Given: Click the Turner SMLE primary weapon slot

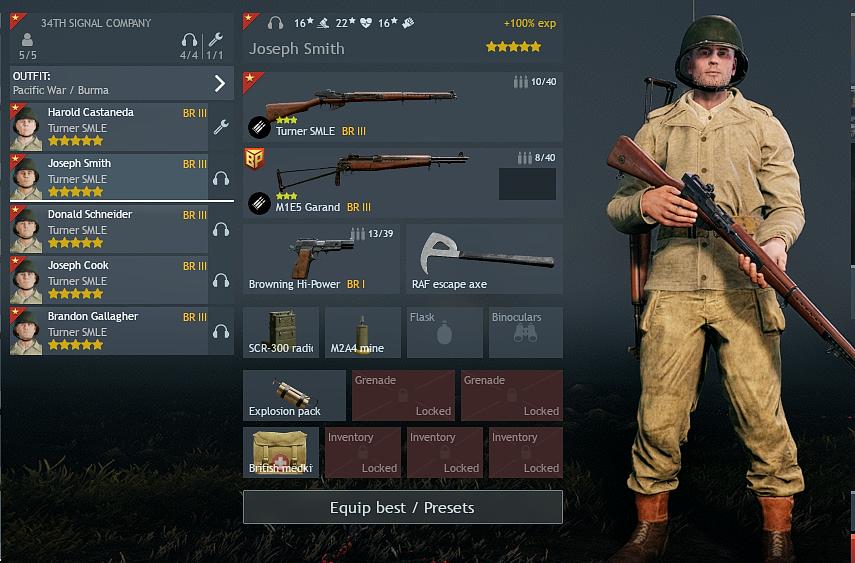Looking at the screenshot, I should (402, 107).
